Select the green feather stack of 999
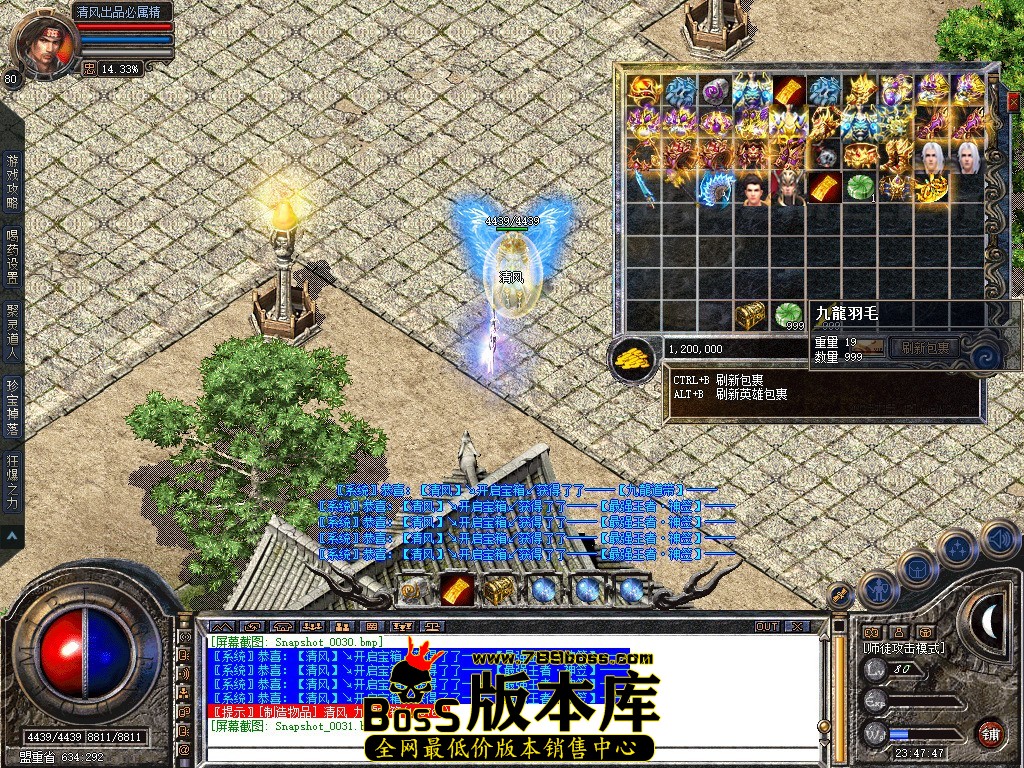This screenshot has width=1024, height=768. tap(788, 315)
